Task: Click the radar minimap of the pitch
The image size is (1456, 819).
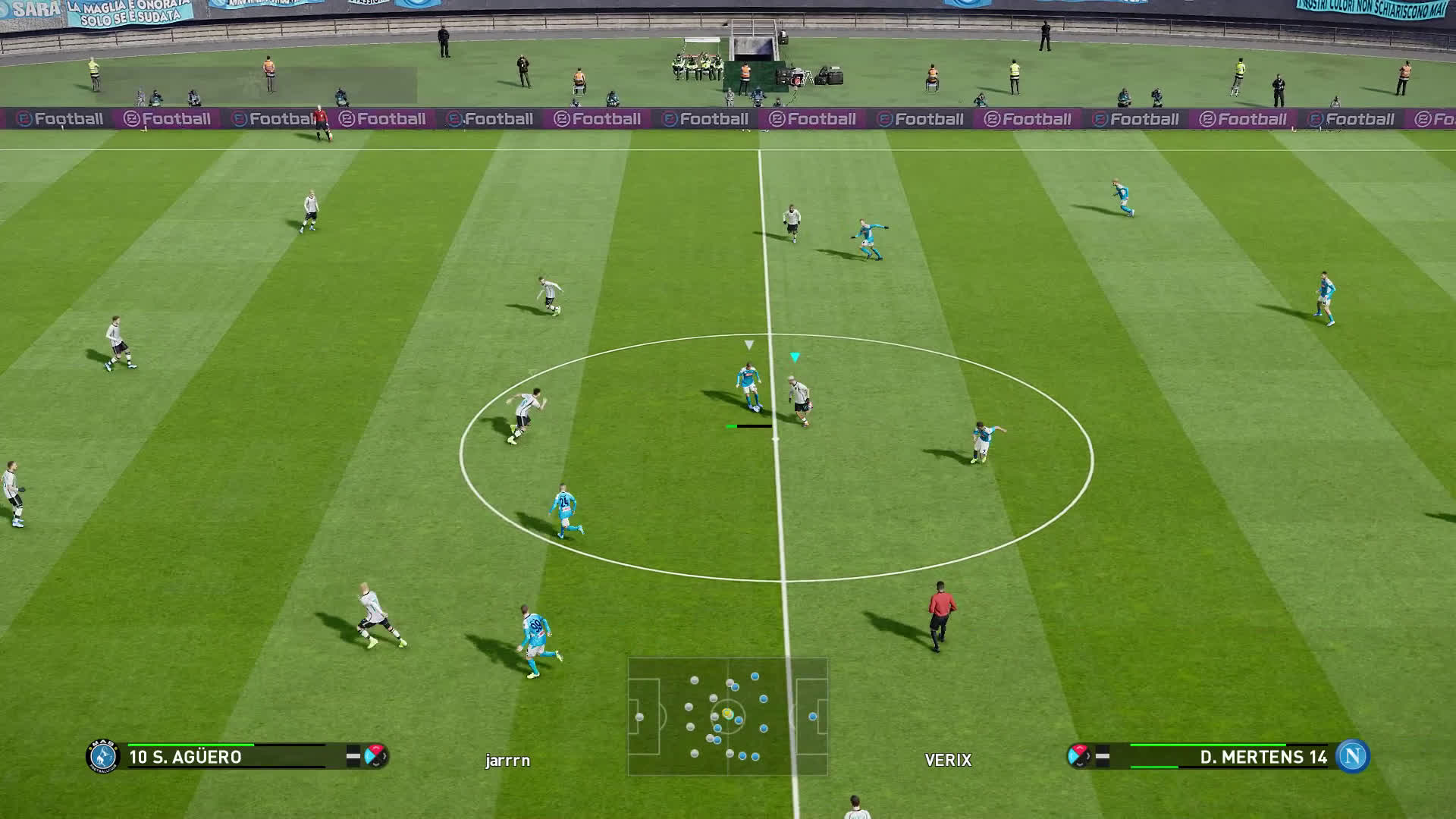Action: click(727, 717)
